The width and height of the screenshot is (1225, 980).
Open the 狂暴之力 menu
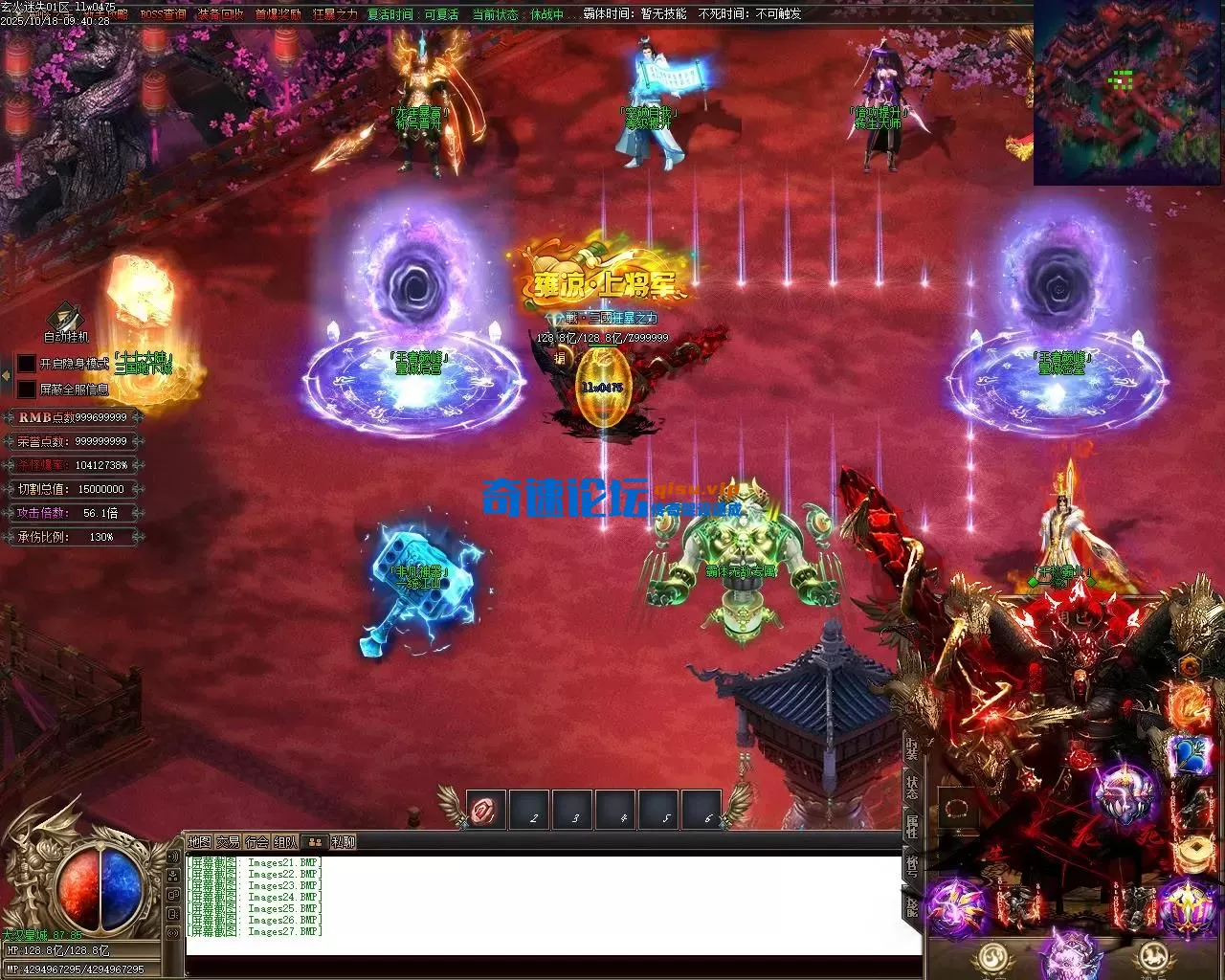pyautogui.click(x=335, y=14)
